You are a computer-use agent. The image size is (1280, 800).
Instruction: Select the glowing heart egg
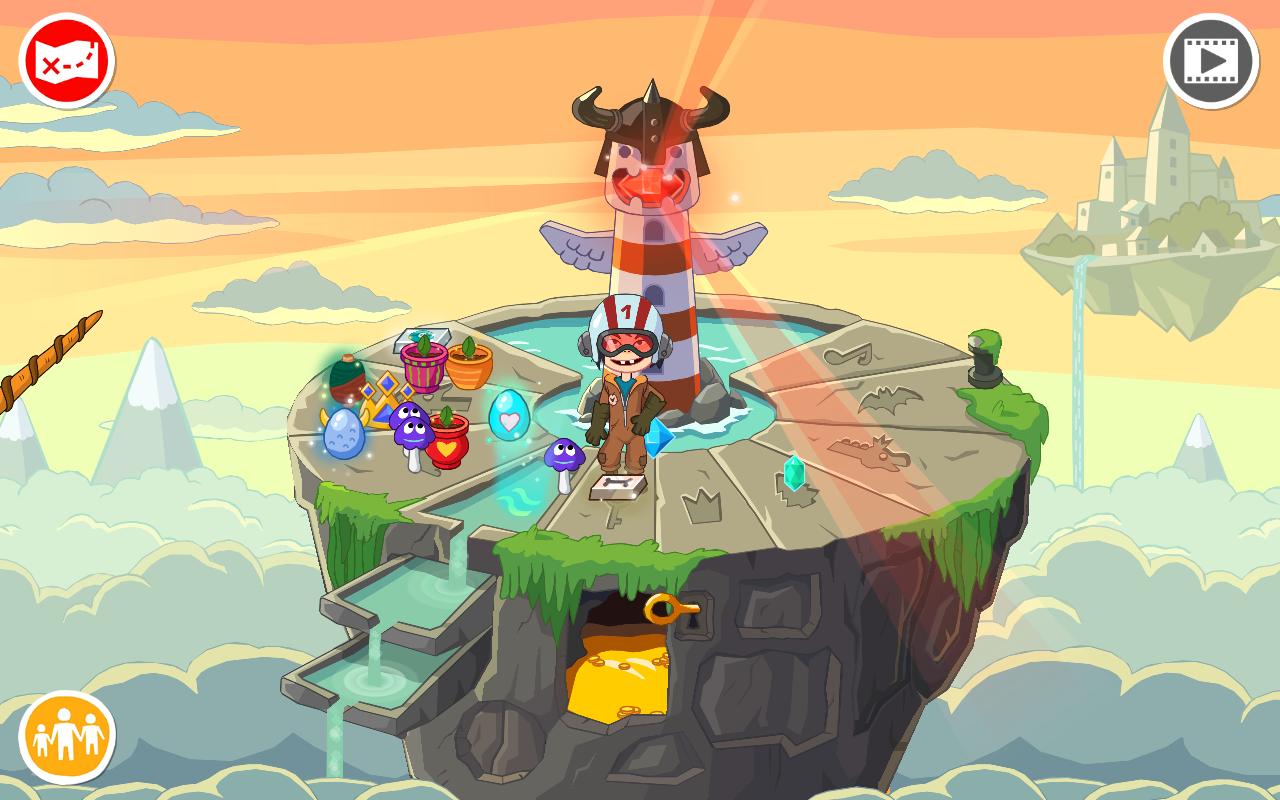pyautogui.click(x=508, y=419)
